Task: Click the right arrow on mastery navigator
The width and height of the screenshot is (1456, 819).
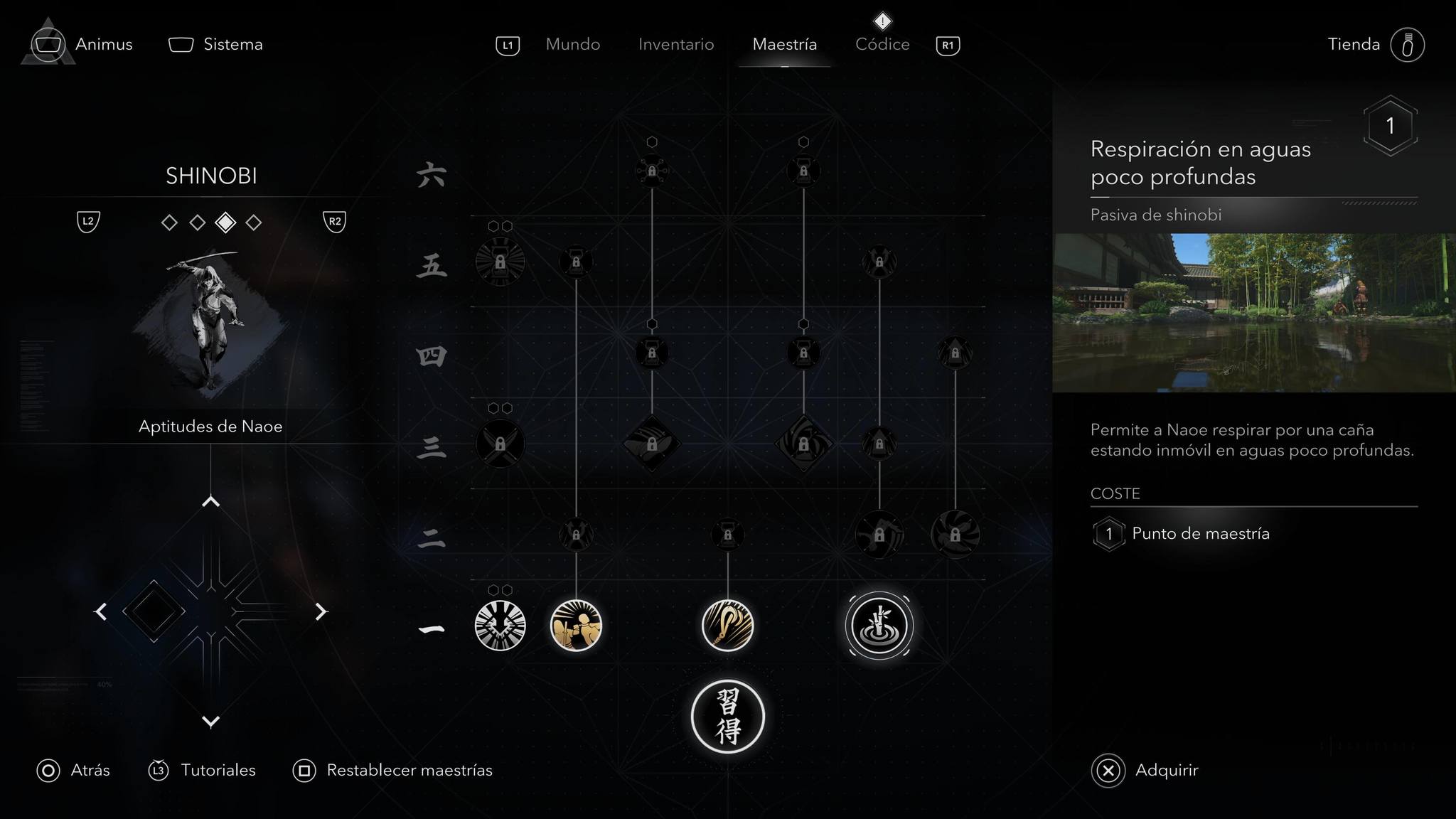Action: click(321, 611)
